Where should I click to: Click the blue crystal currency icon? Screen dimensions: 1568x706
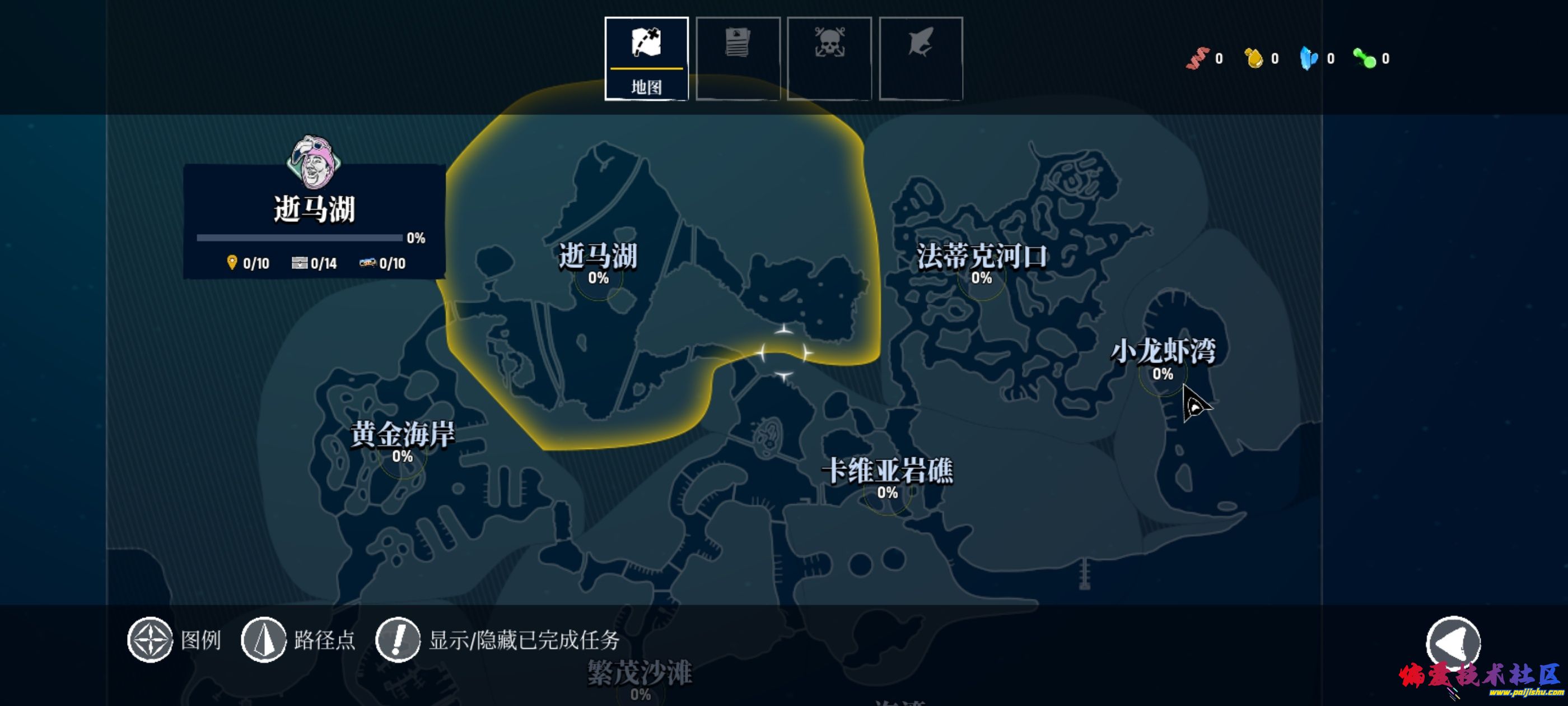1310,58
